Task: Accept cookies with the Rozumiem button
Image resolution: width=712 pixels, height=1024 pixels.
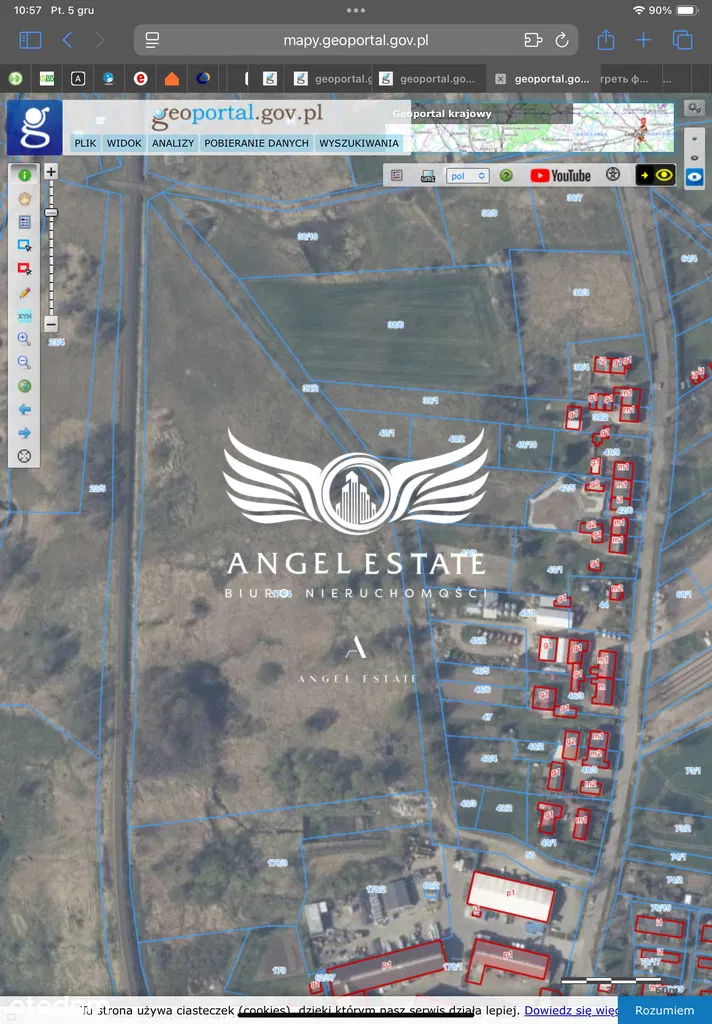Action: (663, 1010)
